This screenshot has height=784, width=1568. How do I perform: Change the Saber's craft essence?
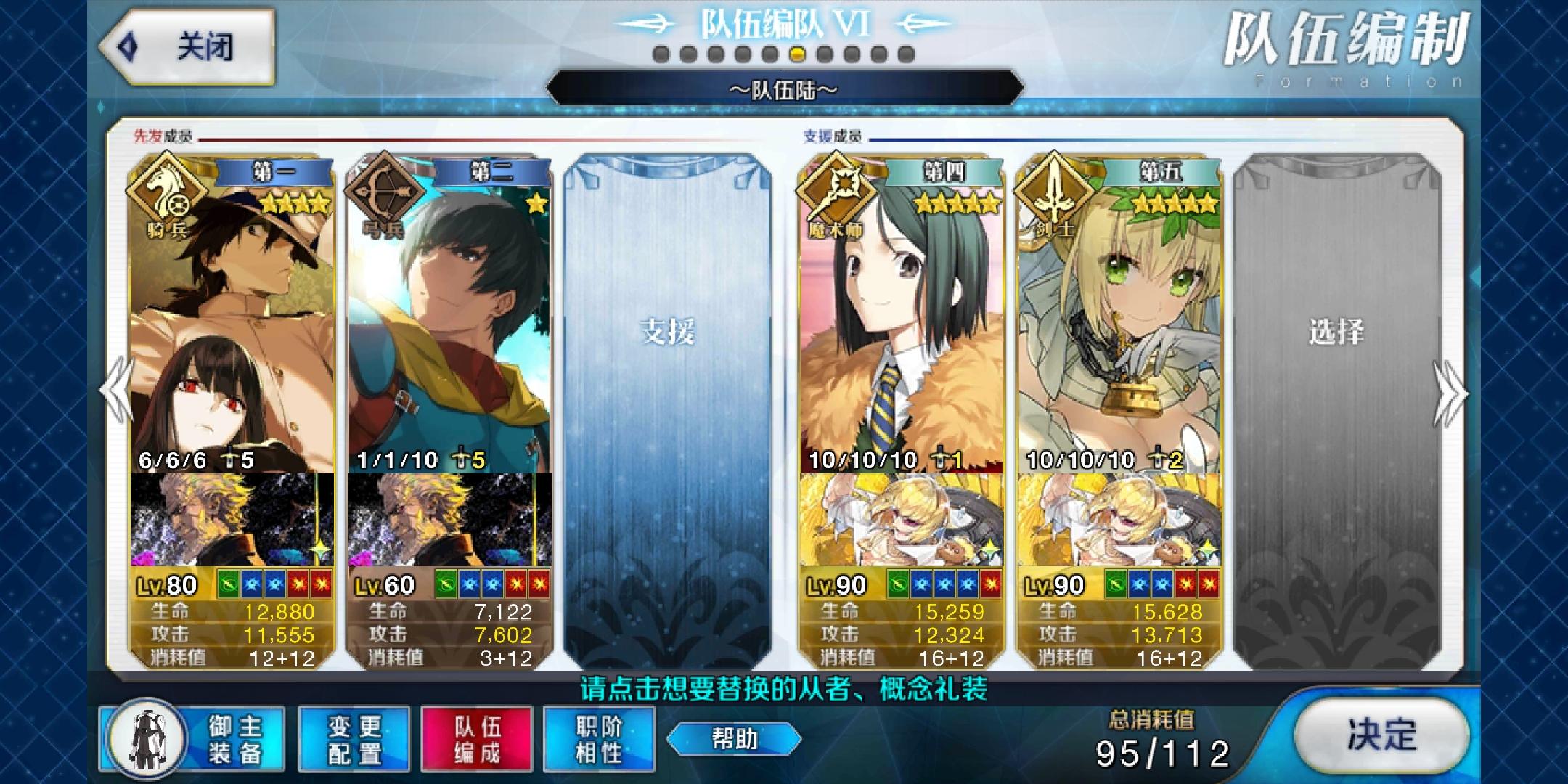[1119, 520]
